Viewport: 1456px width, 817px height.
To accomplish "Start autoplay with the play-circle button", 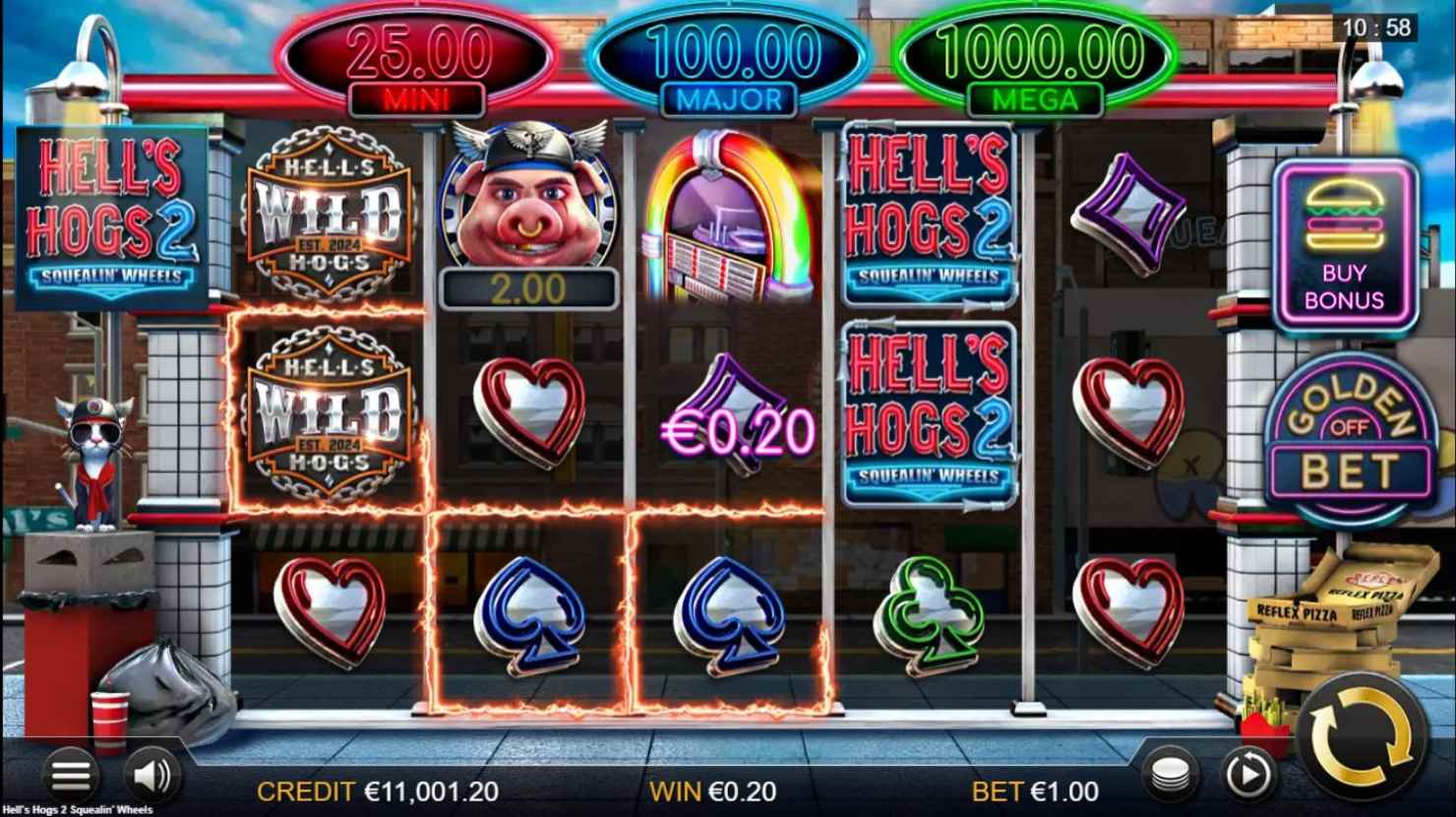I will (x=1246, y=776).
